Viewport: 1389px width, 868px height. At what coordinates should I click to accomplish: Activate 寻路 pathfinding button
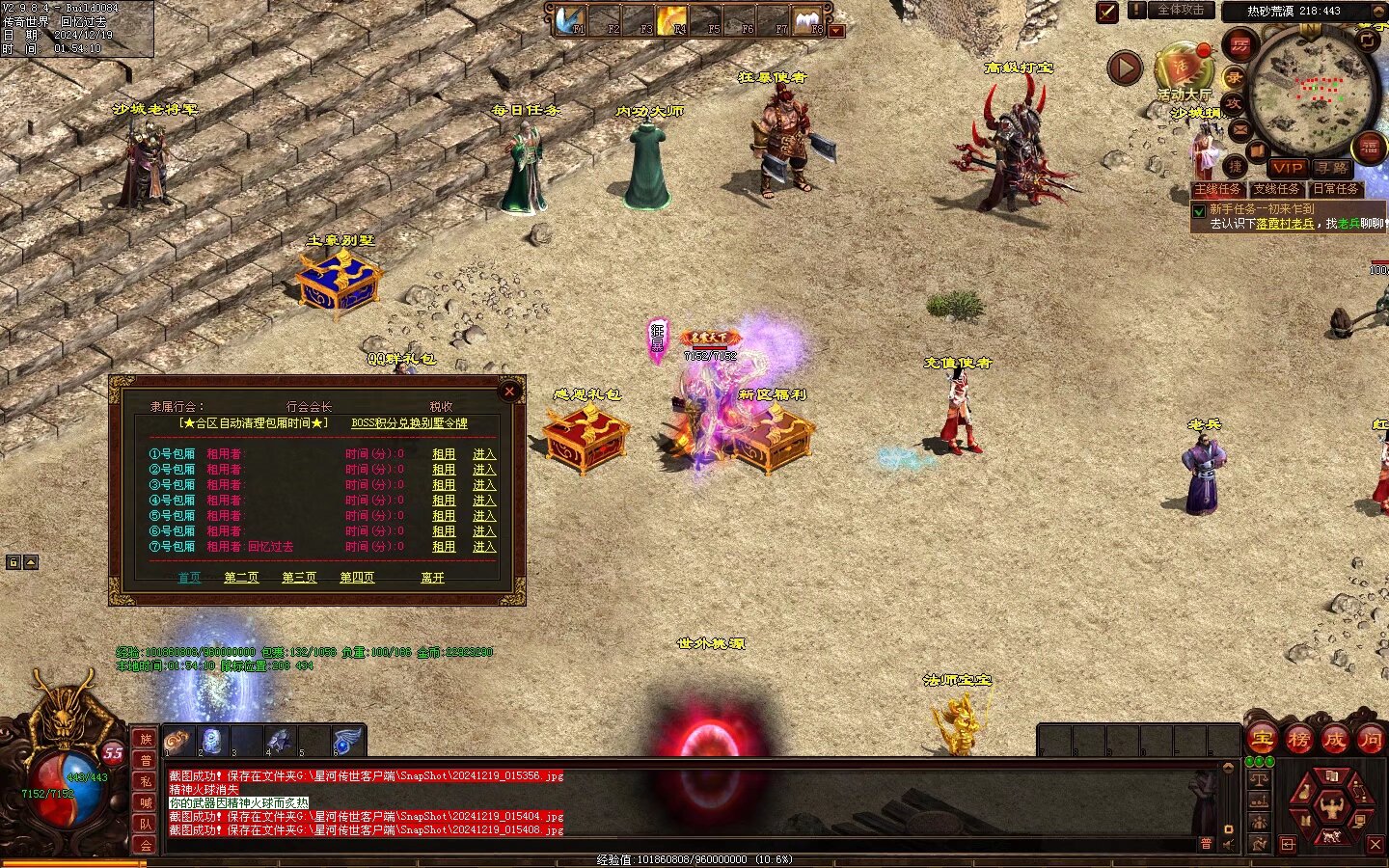(x=1332, y=168)
